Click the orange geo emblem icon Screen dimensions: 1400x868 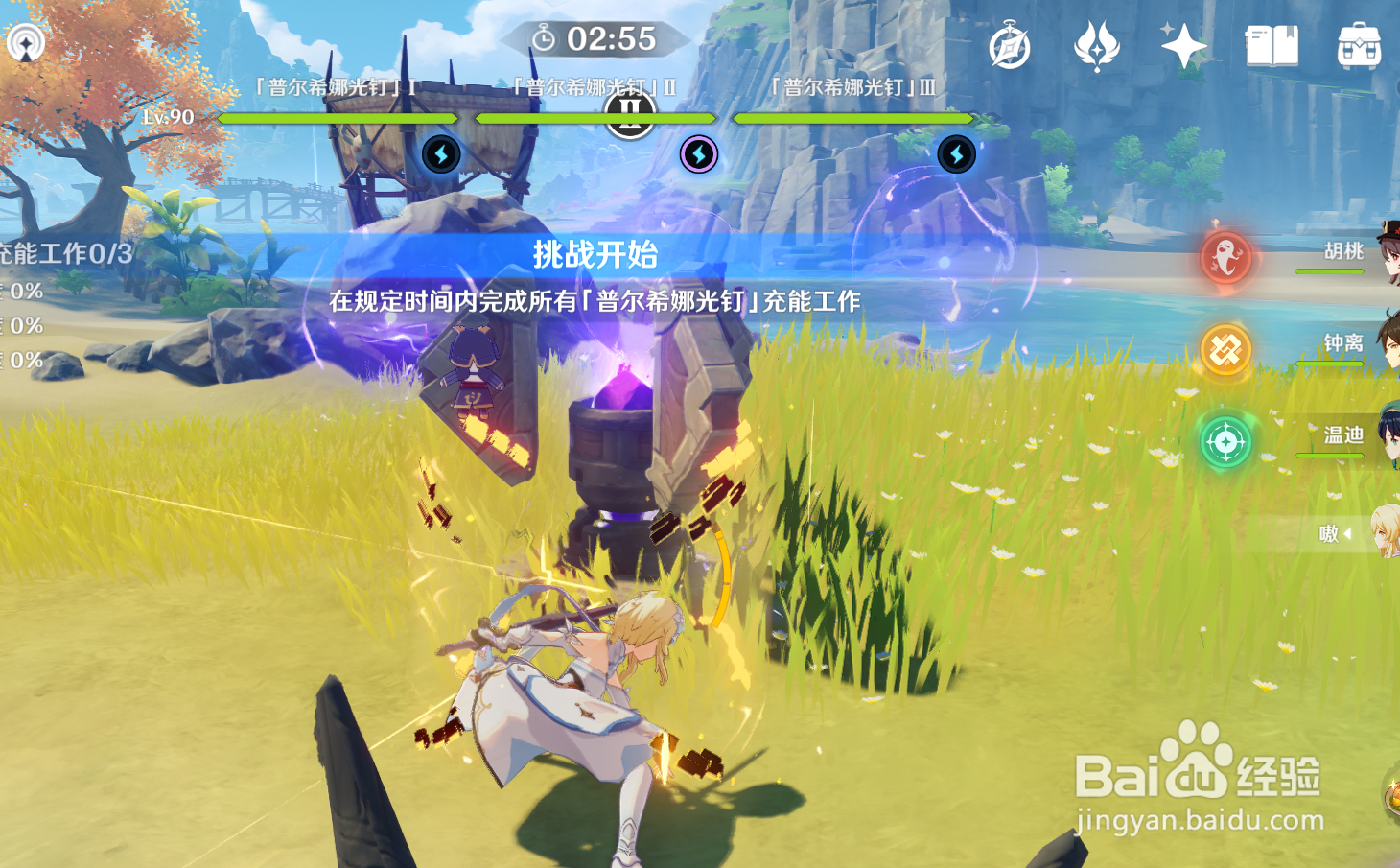click(1225, 346)
